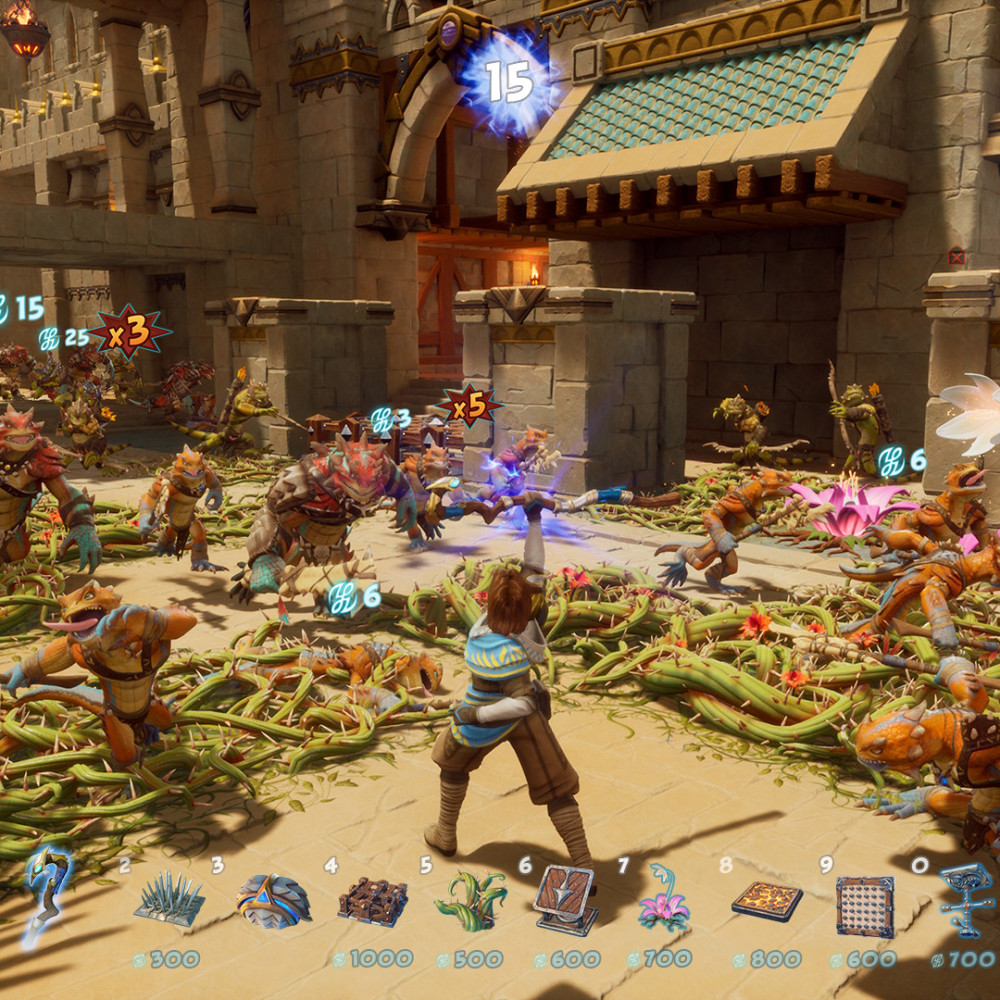Select the floor spikes trap
Viewport: 1000px width, 1000px height.
click(169, 899)
